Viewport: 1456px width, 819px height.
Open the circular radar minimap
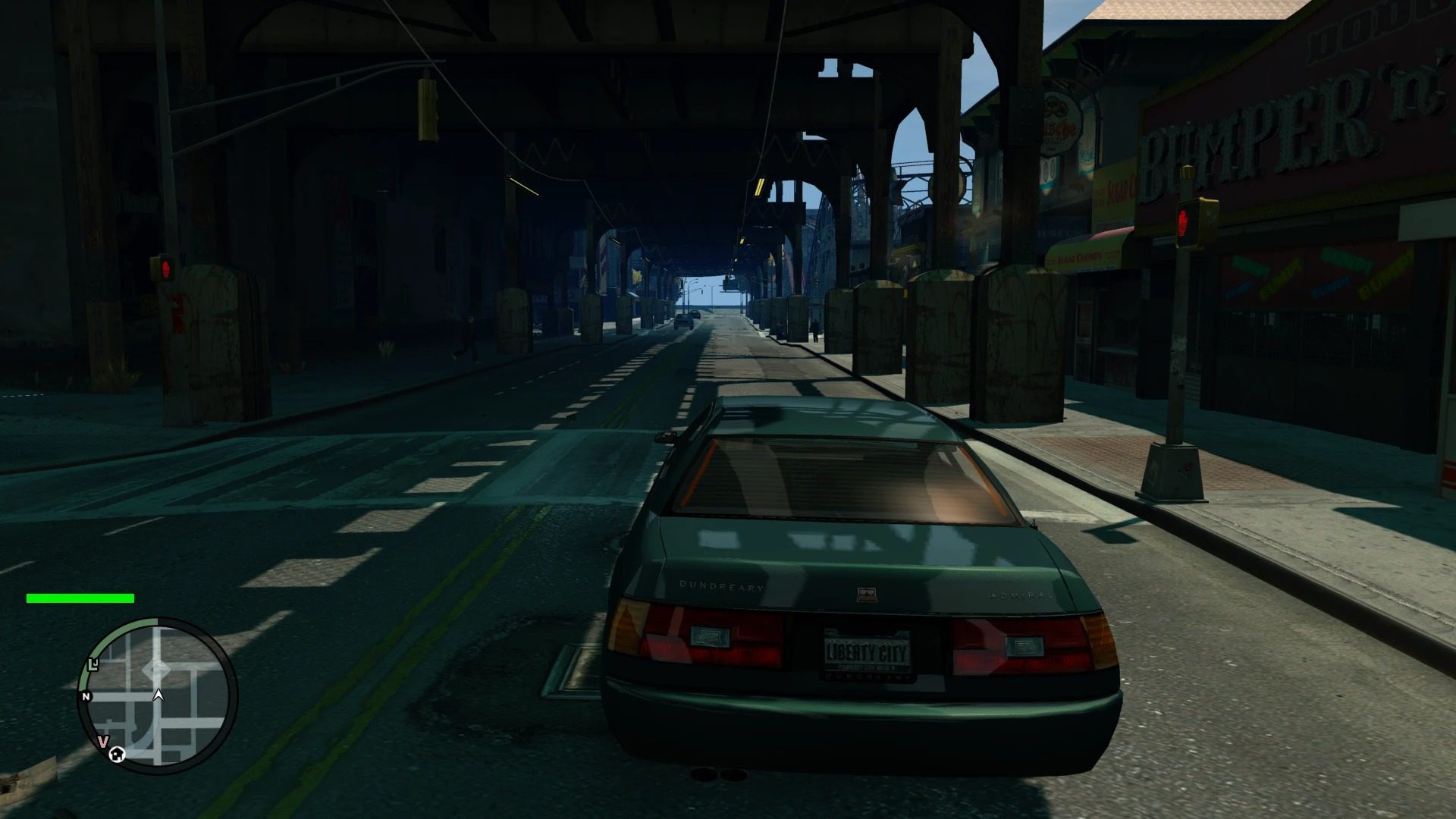[x=158, y=695]
